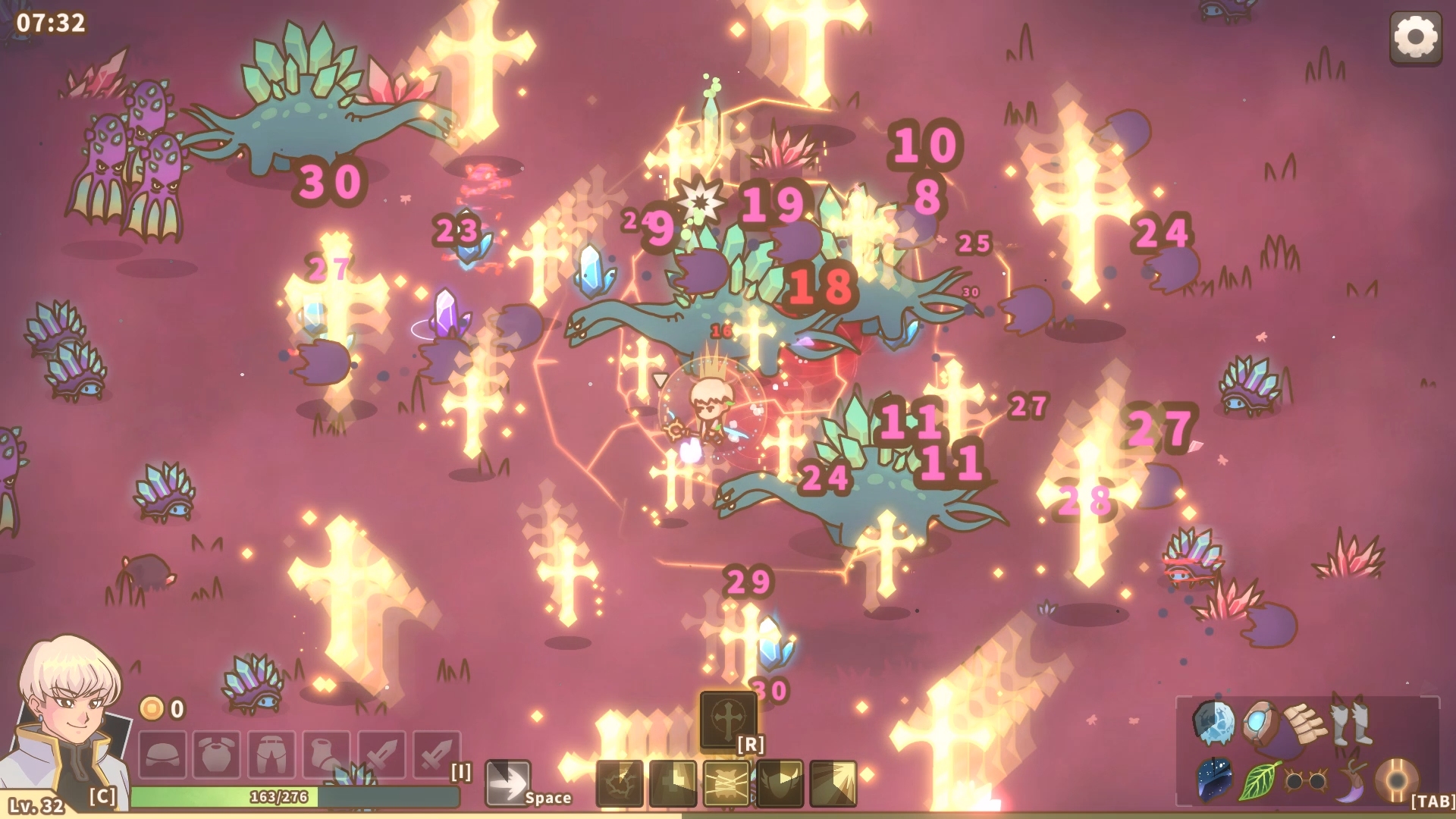Screen dimensions: 1456x819
Task: Use the cracked orb skill
Action: click(620, 783)
